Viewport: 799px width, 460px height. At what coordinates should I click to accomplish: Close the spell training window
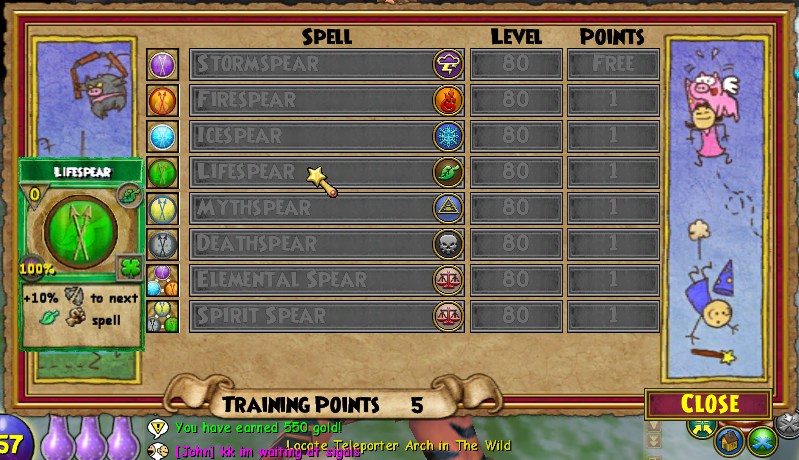(x=709, y=404)
